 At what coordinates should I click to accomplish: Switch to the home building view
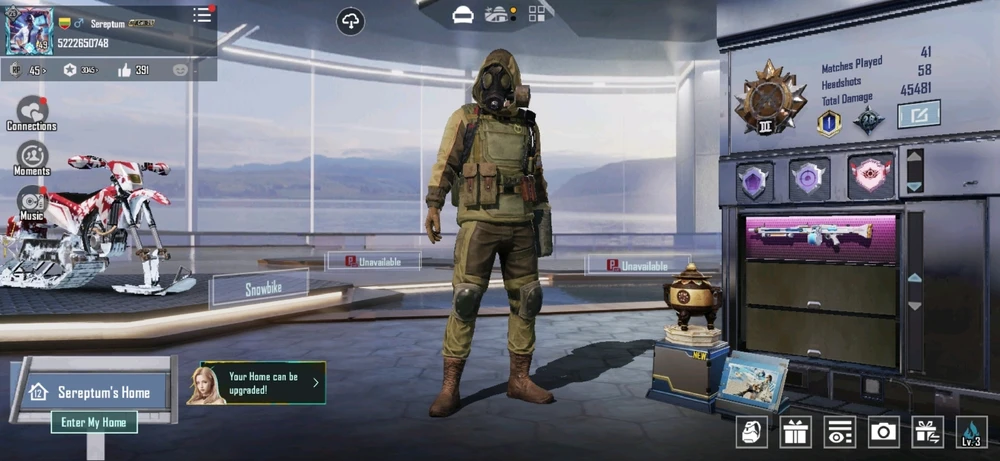pyautogui.click(x=498, y=14)
